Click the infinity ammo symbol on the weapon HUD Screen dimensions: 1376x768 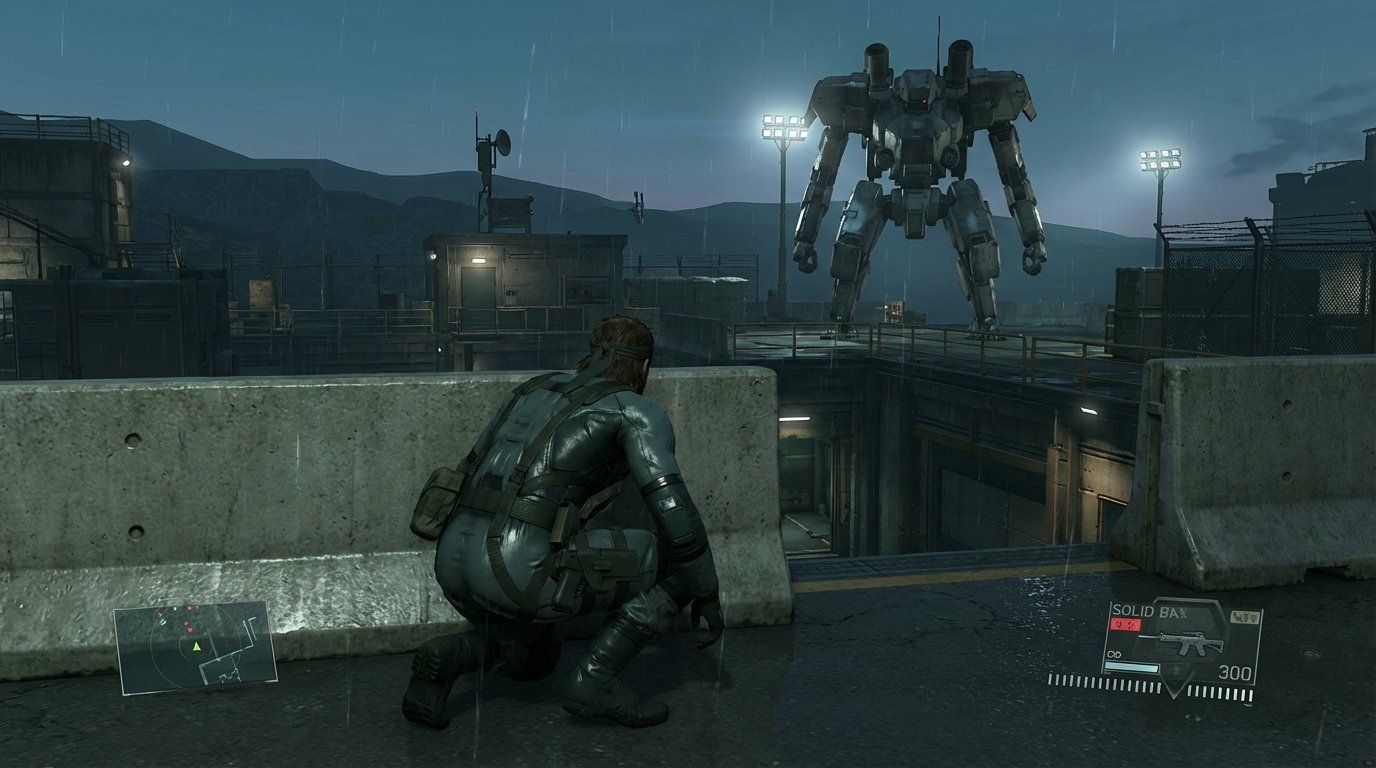(1115, 654)
